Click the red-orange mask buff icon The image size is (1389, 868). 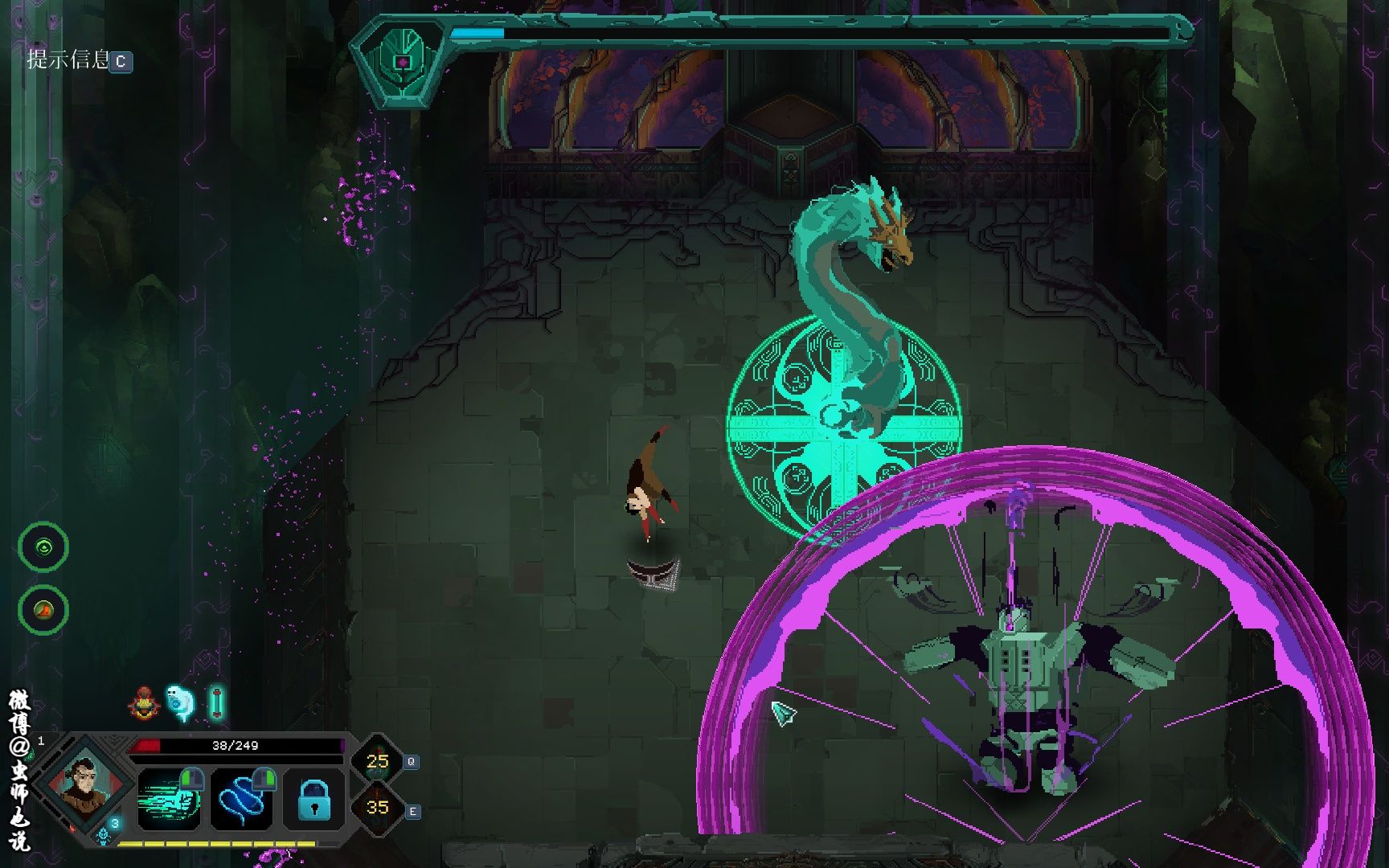tap(144, 703)
